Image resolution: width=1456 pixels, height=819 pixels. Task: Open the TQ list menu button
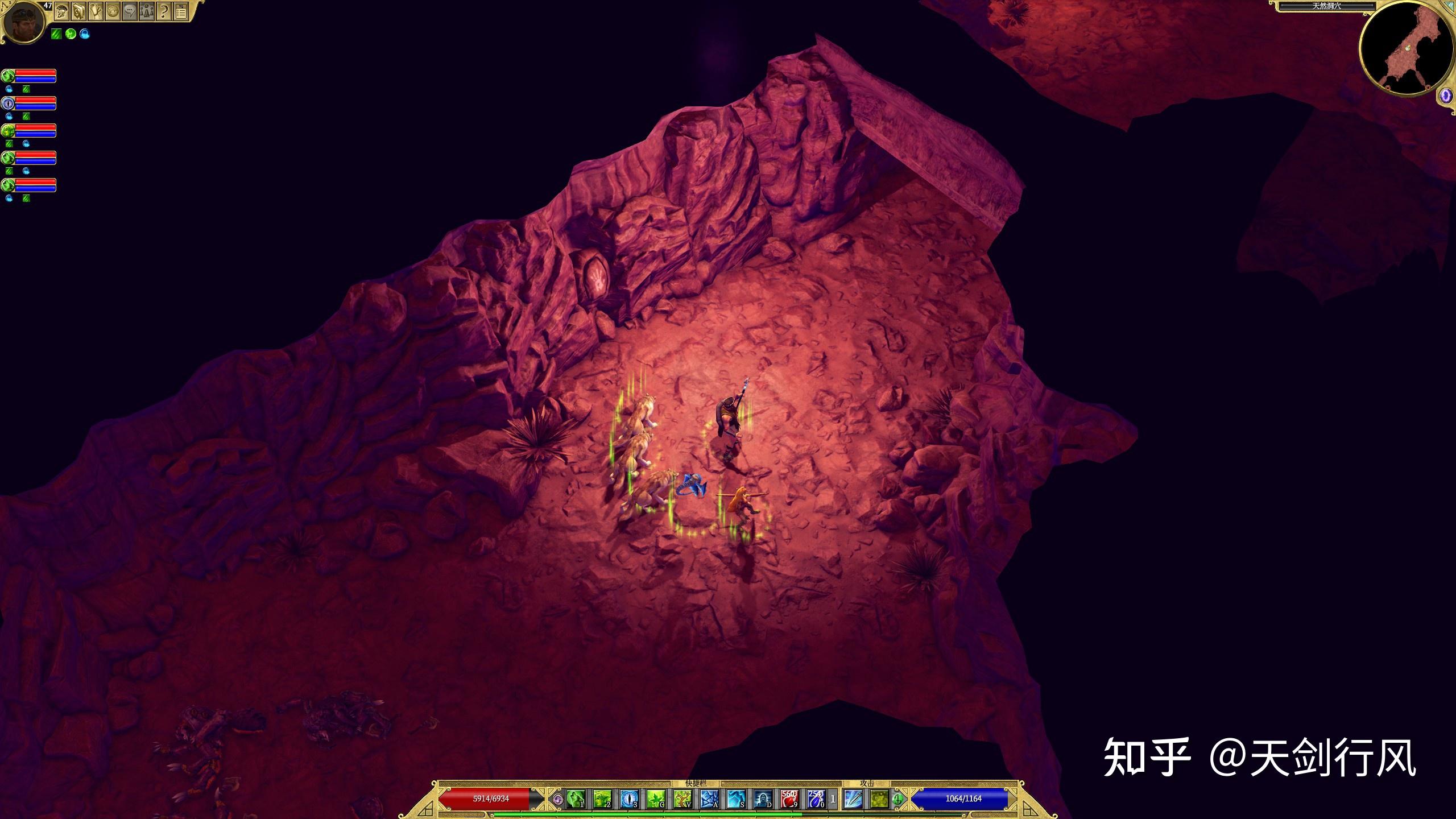coord(181,11)
